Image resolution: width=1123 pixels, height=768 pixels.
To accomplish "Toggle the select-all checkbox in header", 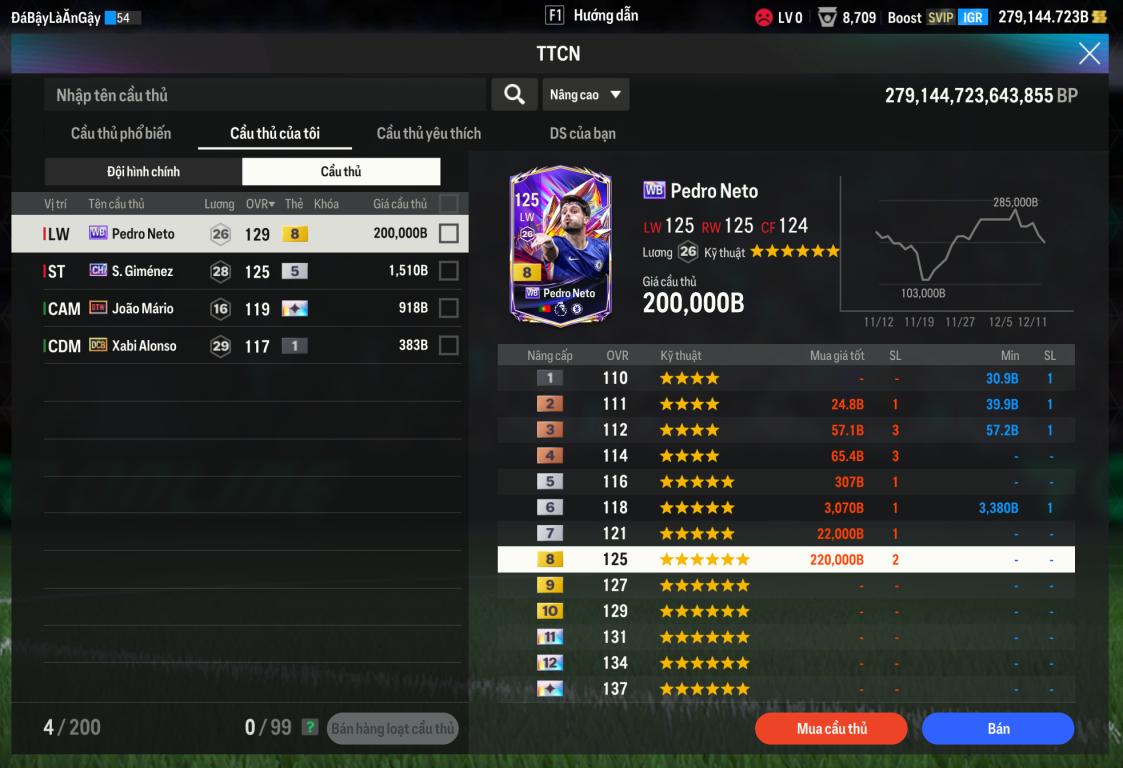I will coord(449,204).
